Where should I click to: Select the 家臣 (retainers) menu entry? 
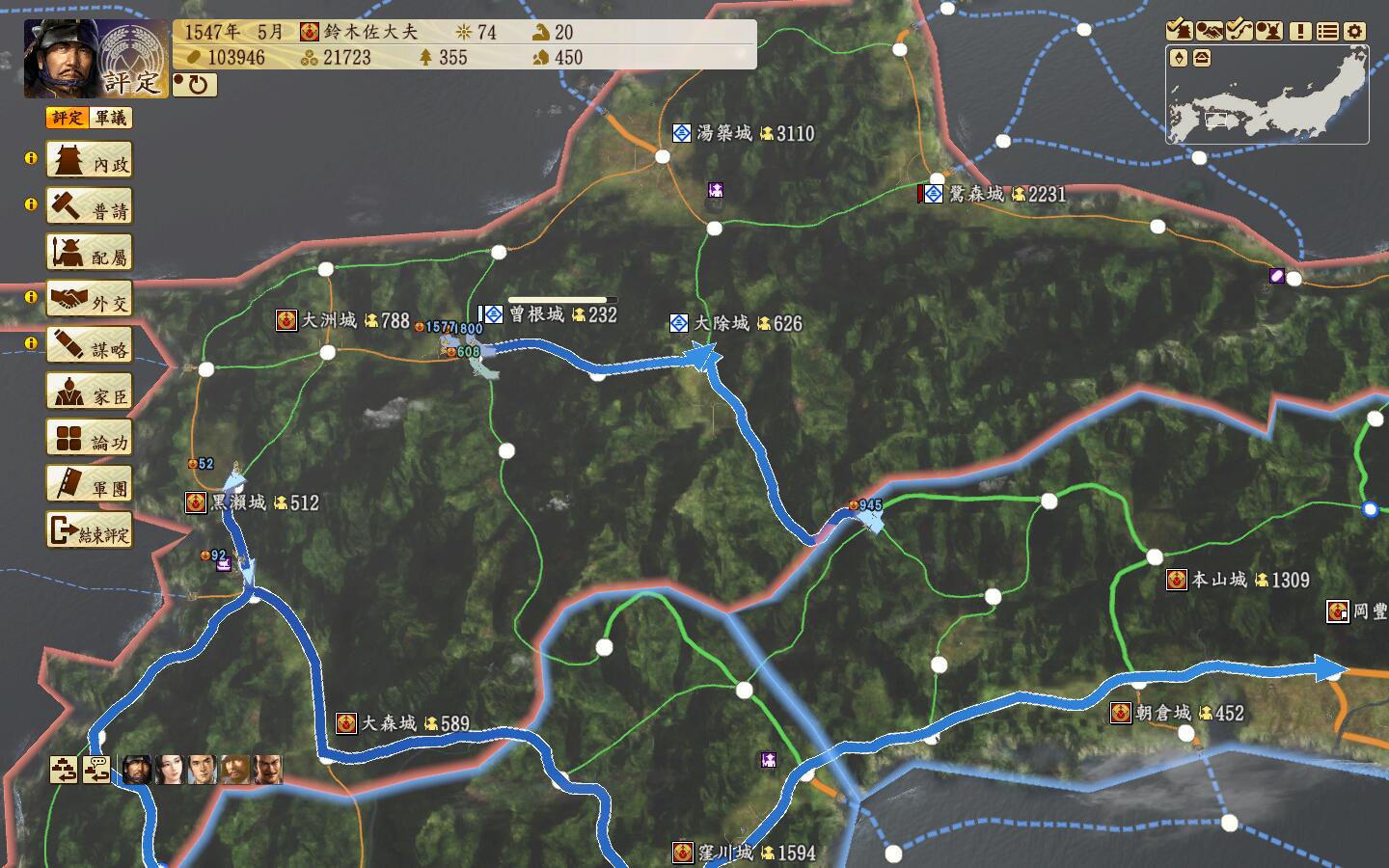click(90, 393)
